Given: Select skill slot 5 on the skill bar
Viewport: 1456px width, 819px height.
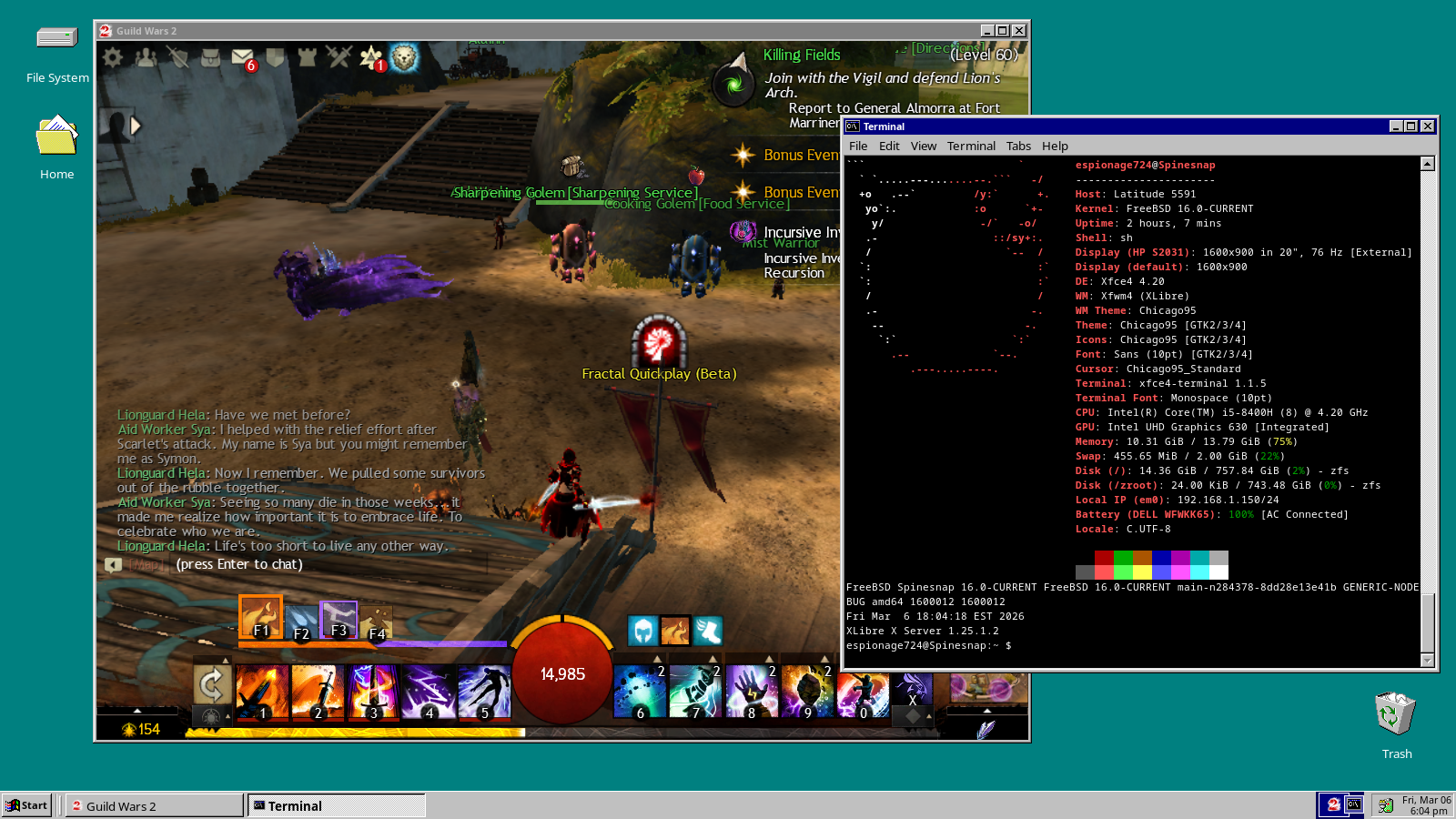Looking at the screenshot, I should point(485,690).
